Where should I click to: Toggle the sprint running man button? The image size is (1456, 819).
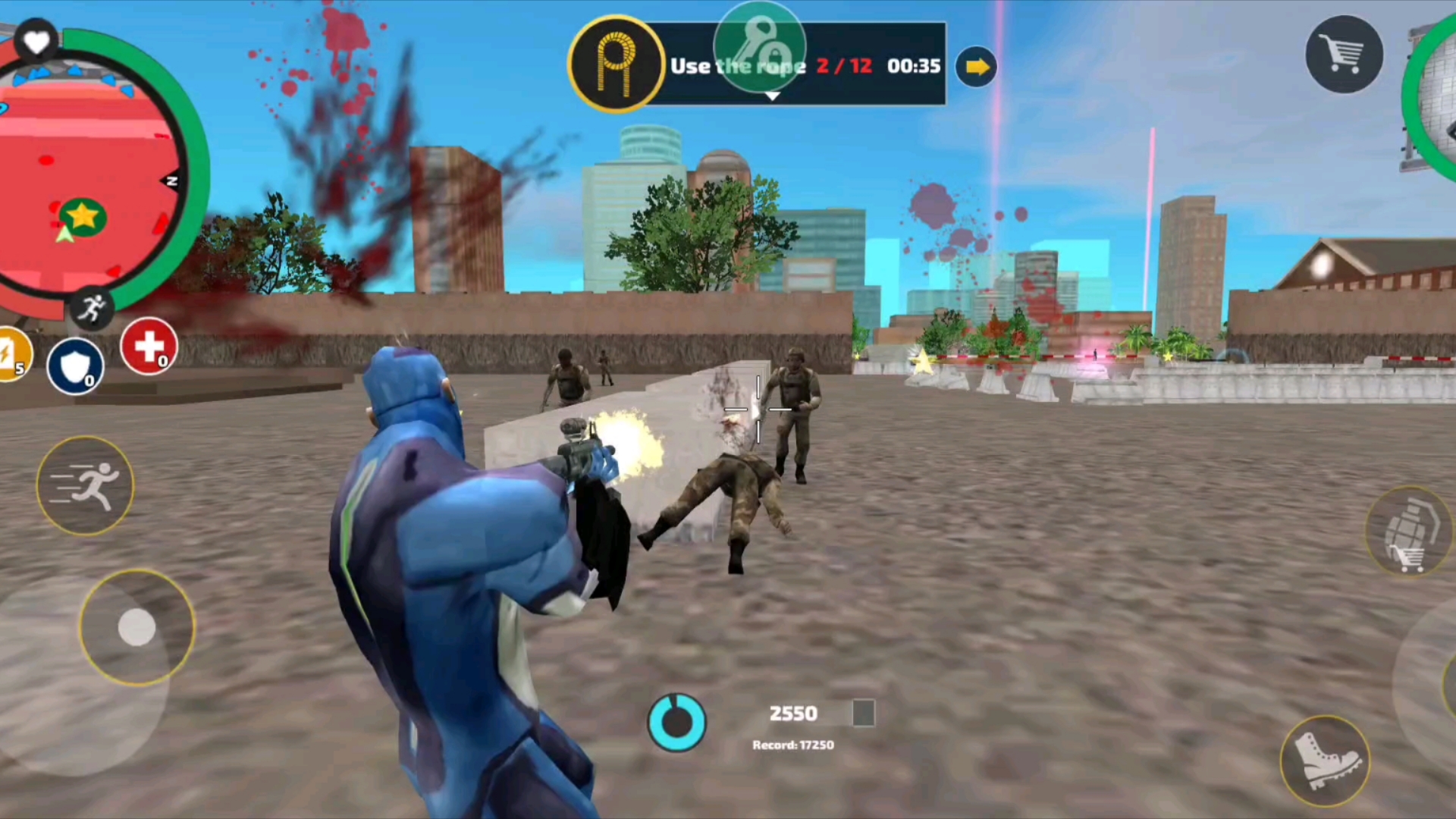pos(85,485)
